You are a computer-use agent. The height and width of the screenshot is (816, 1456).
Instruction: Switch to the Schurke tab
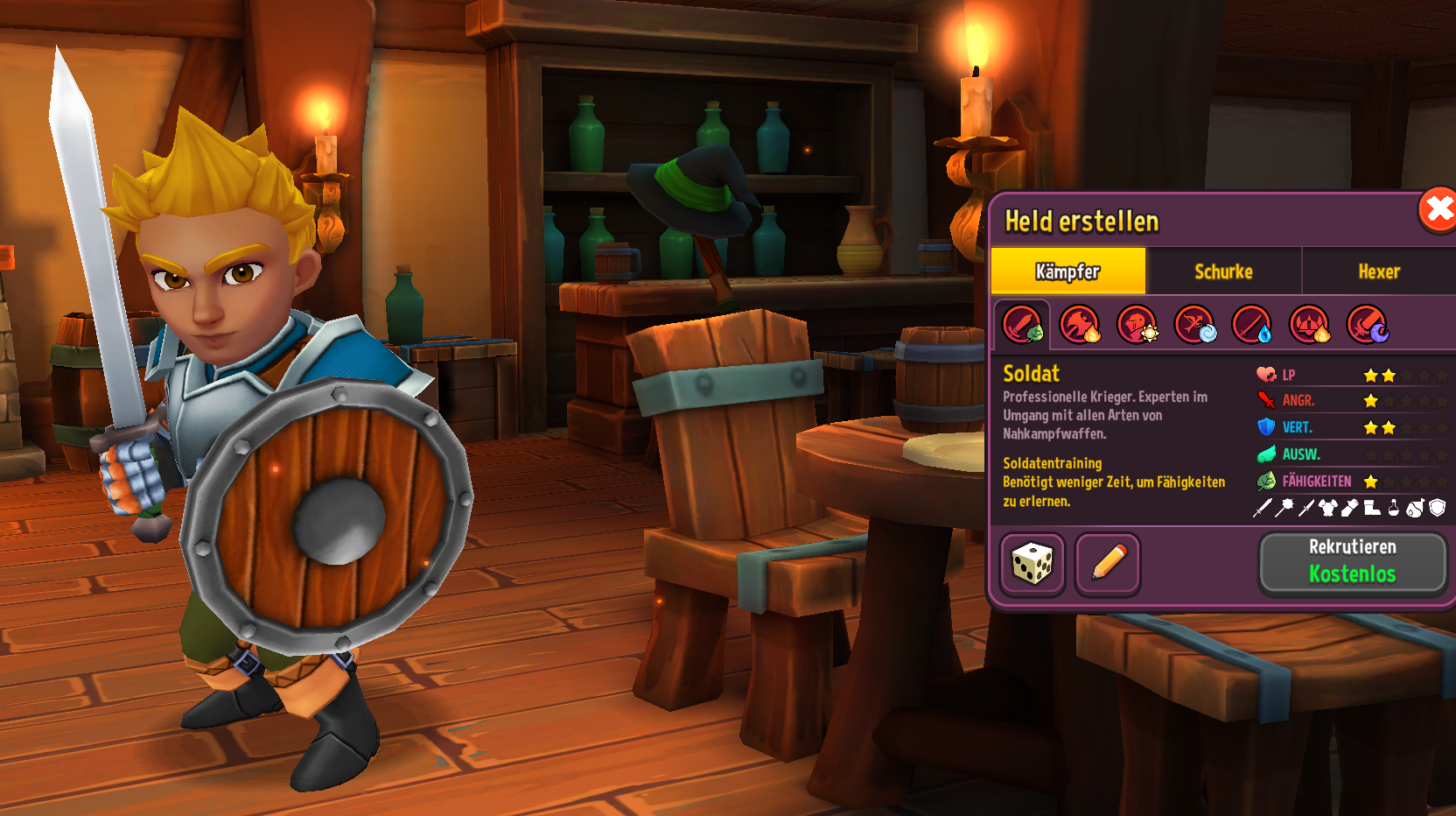(x=1223, y=271)
